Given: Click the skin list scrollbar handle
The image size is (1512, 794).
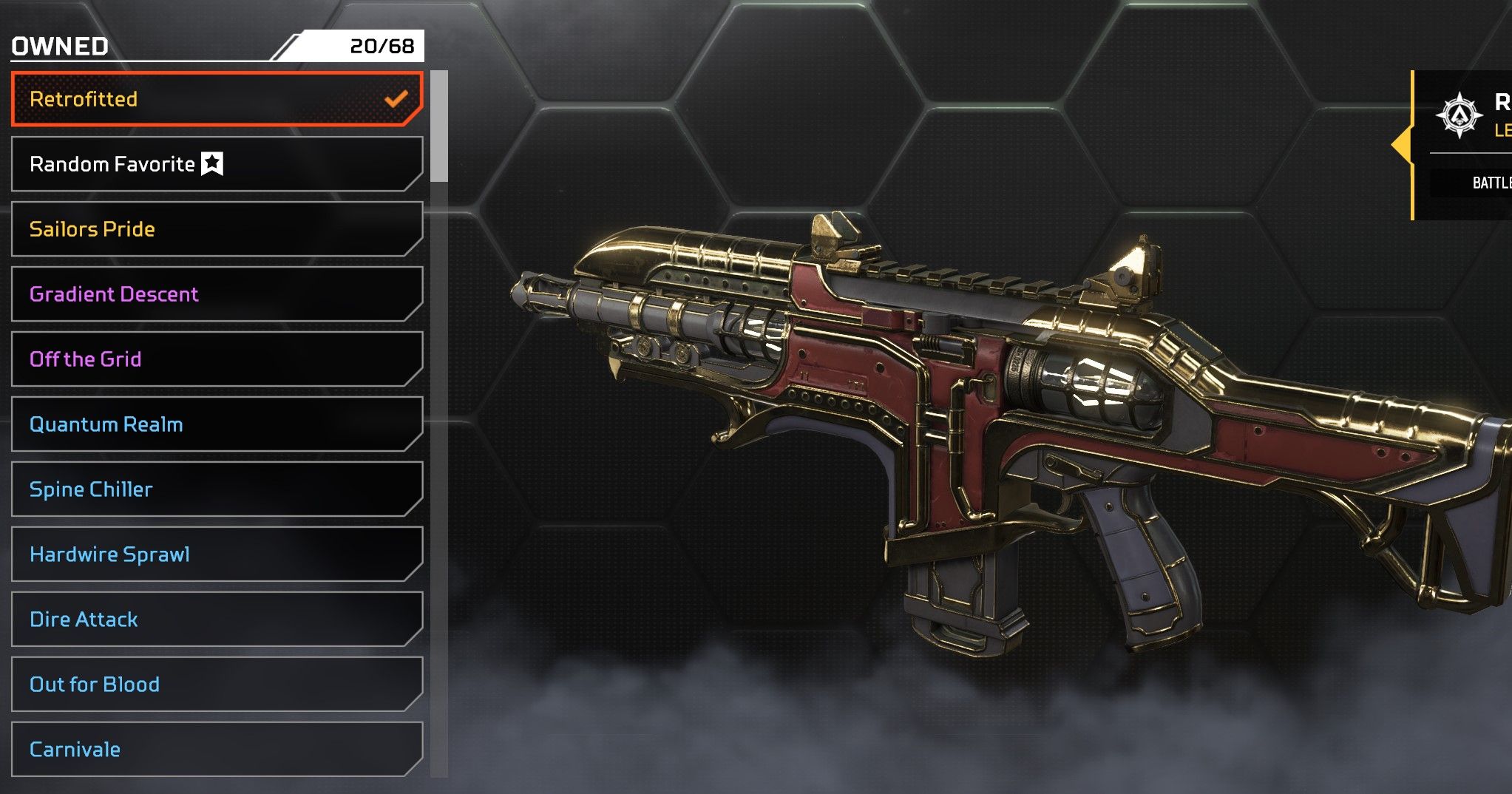Looking at the screenshot, I should point(439,126).
